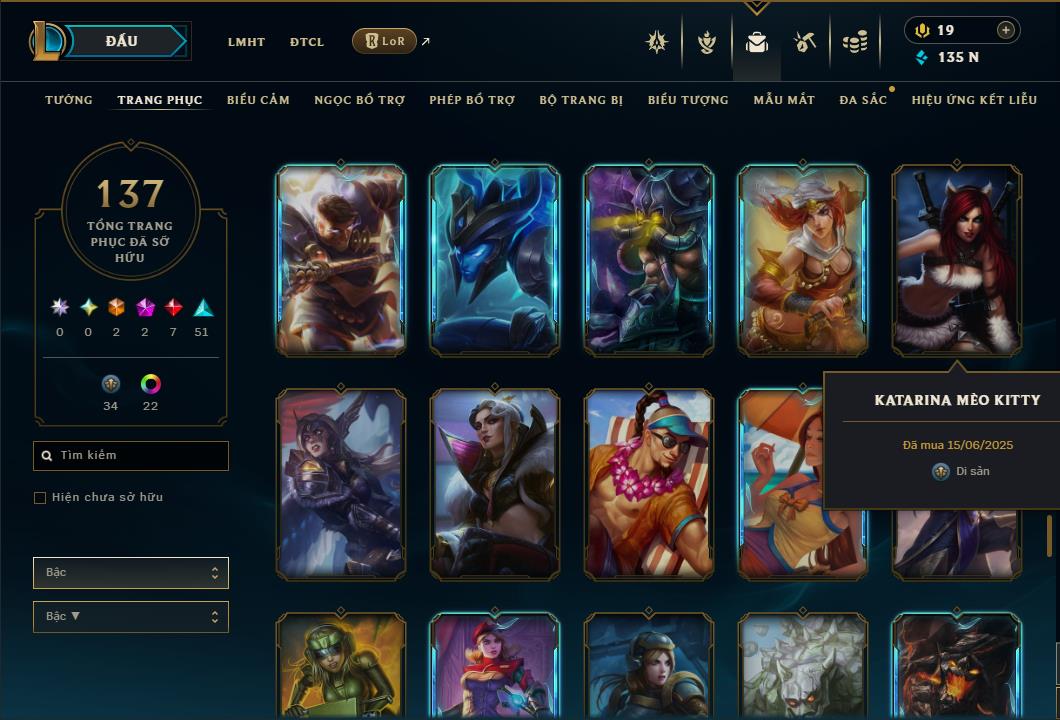Open the BIỂU CẢM tab
Viewport: 1060px width, 720px height.
pyautogui.click(x=258, y=100)
